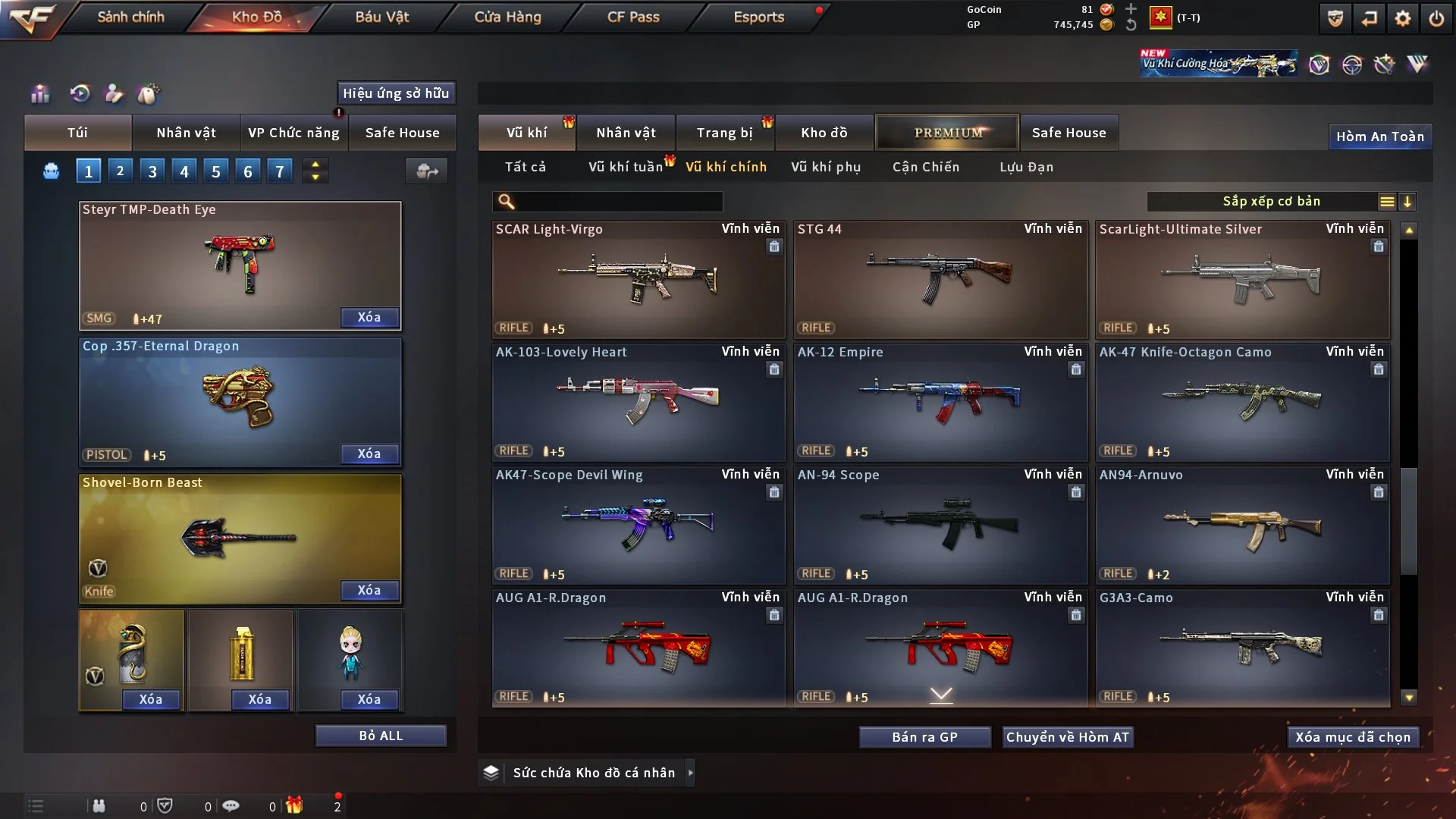The width and height of the screenshot is (1456, 819).
Task: Open the CF Pass menu
Action: tap(633, 17)
